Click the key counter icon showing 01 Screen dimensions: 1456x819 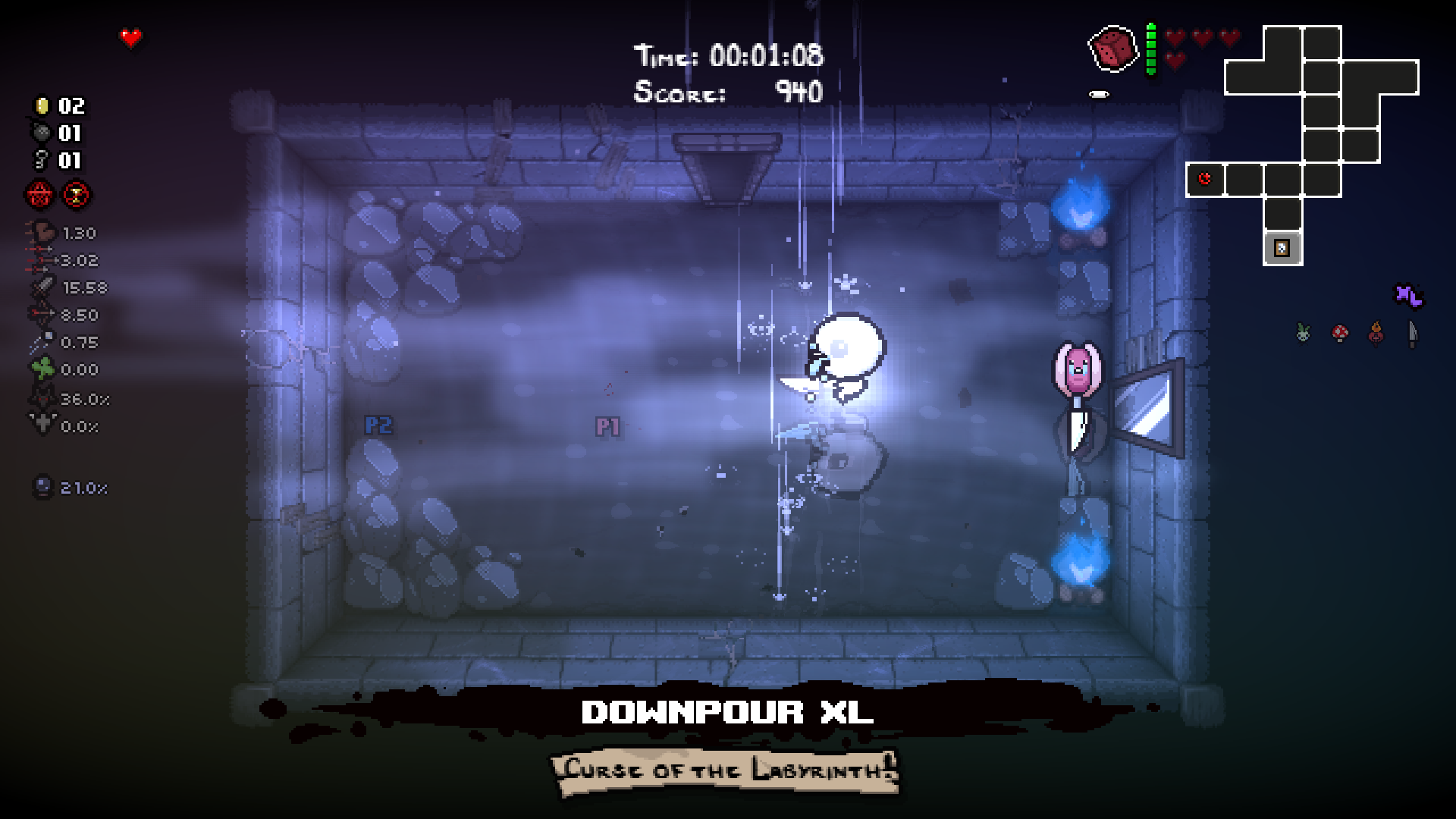click(40, 162)
